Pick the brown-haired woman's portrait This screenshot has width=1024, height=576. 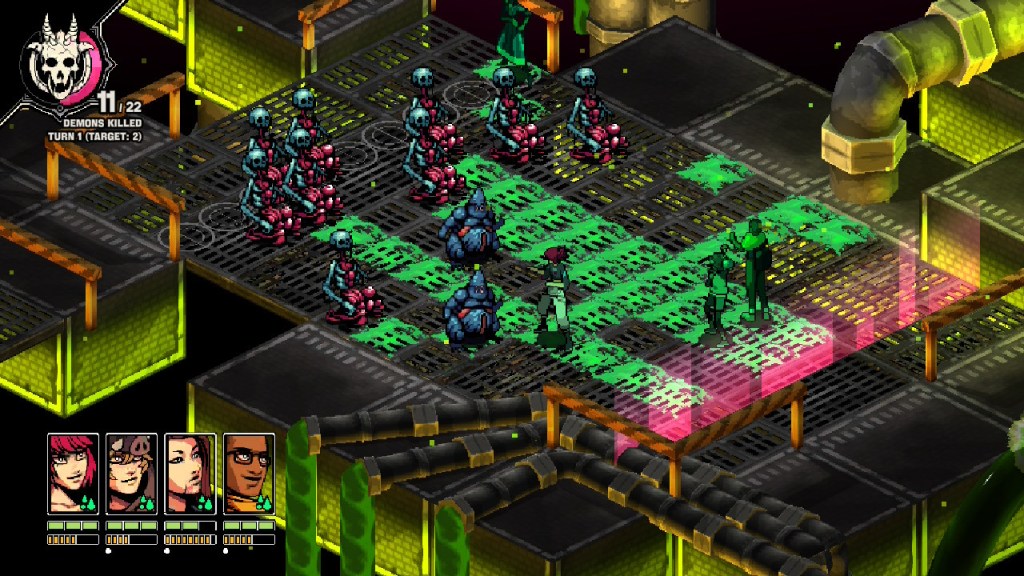pos(190,473)
